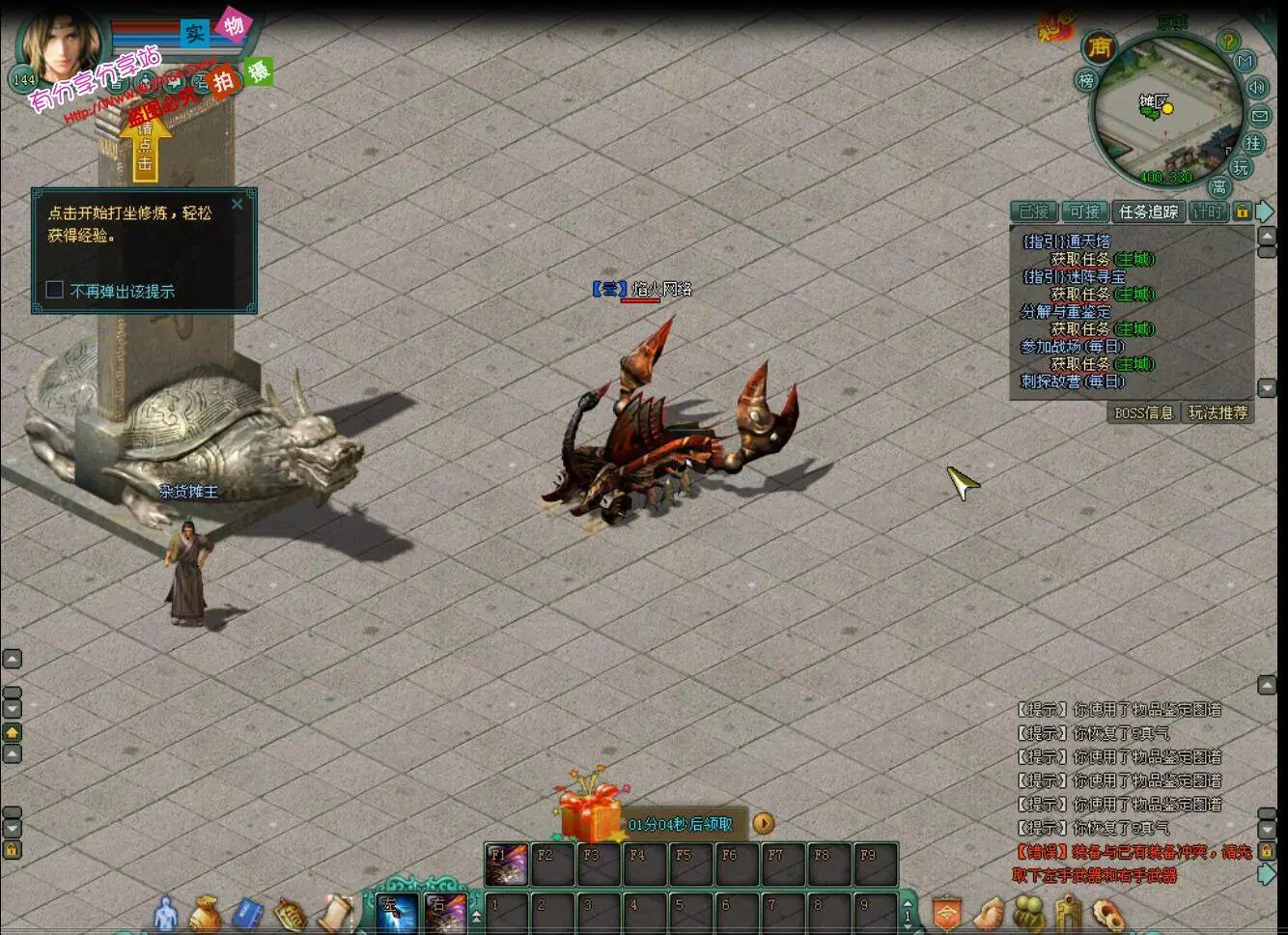The image size is (1288, 935).
Task: Open the blue book icon
Action: point(247,913)
